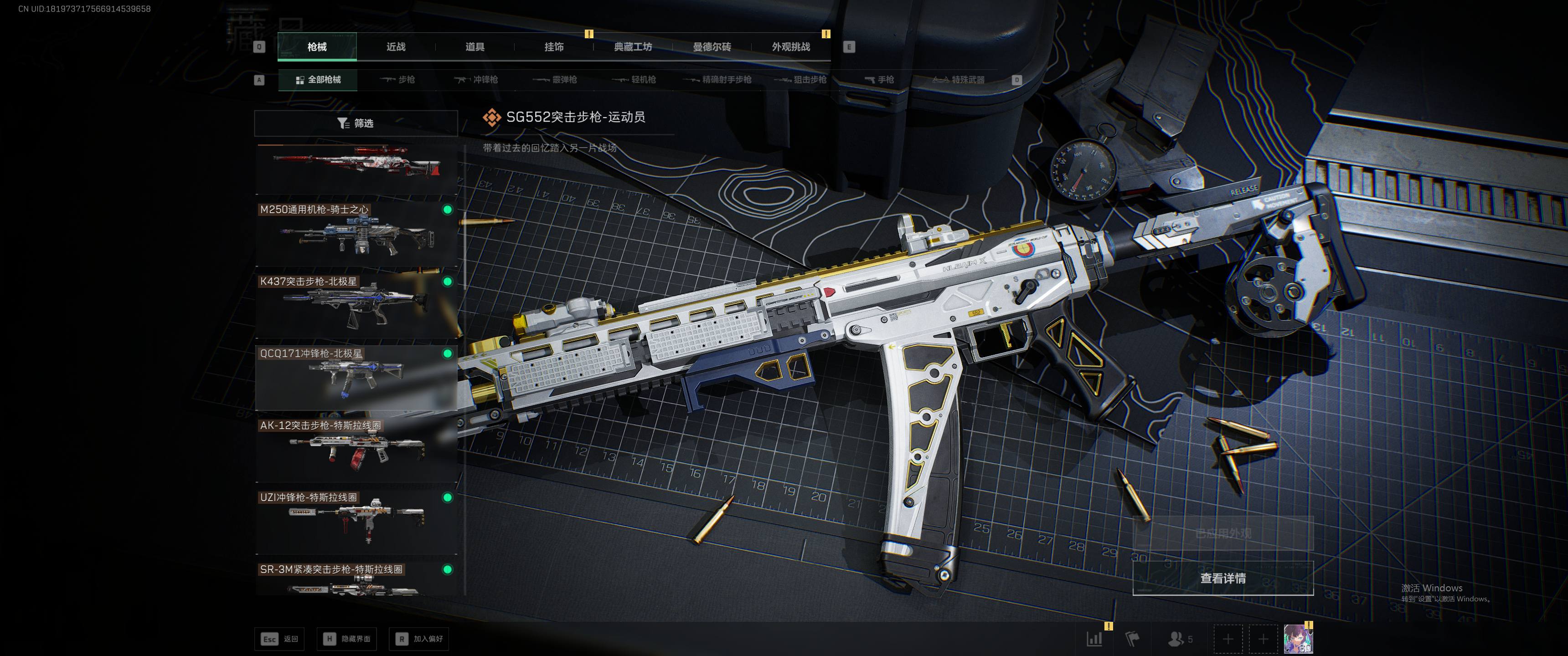Select the 挂饰 charms tab
This screenshot has width=1568, height=656.
(554, 47)
